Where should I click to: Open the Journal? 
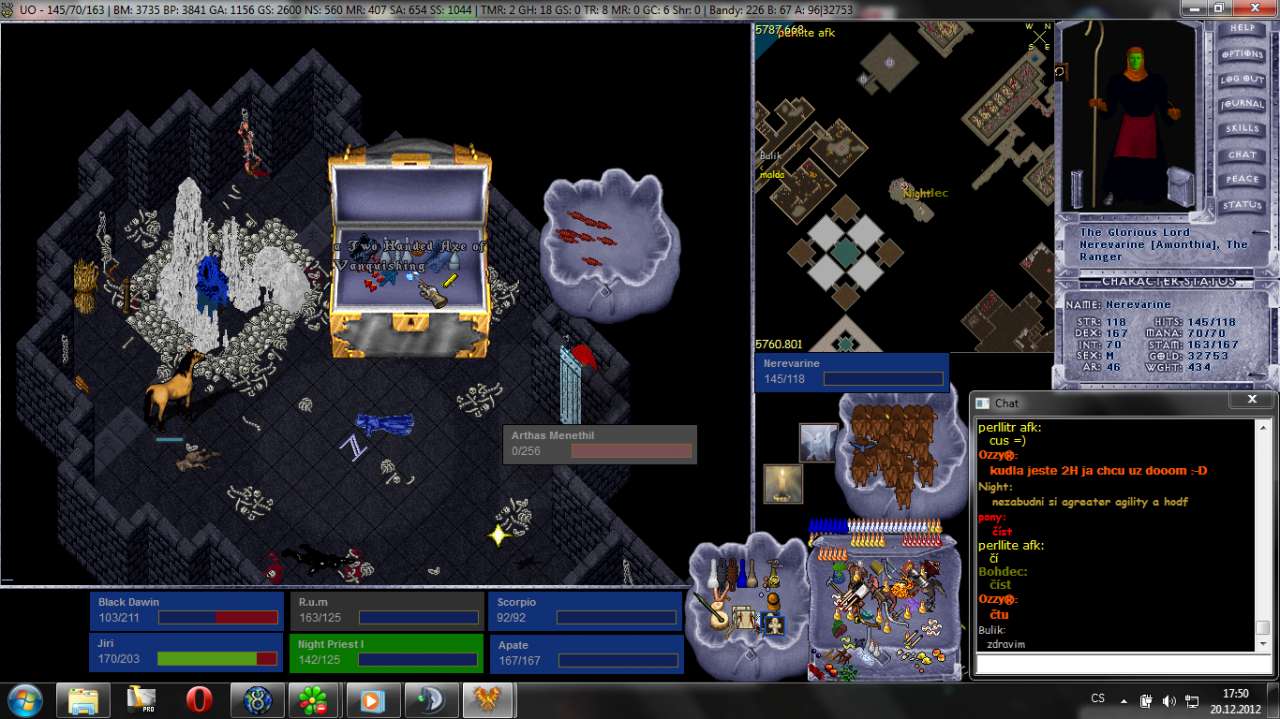tap(1241, 104)
